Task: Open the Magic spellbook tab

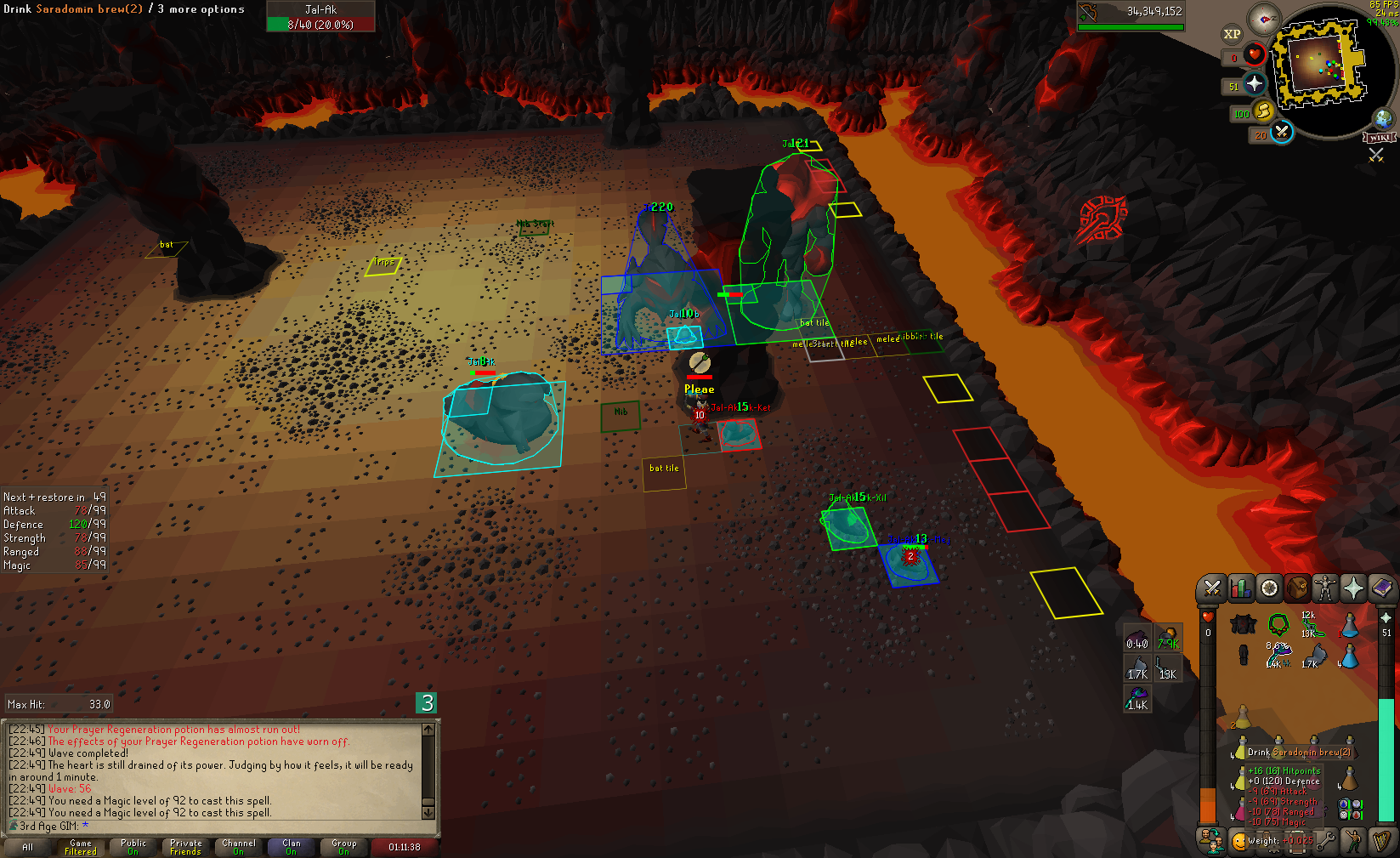Action: point(1381,588)
